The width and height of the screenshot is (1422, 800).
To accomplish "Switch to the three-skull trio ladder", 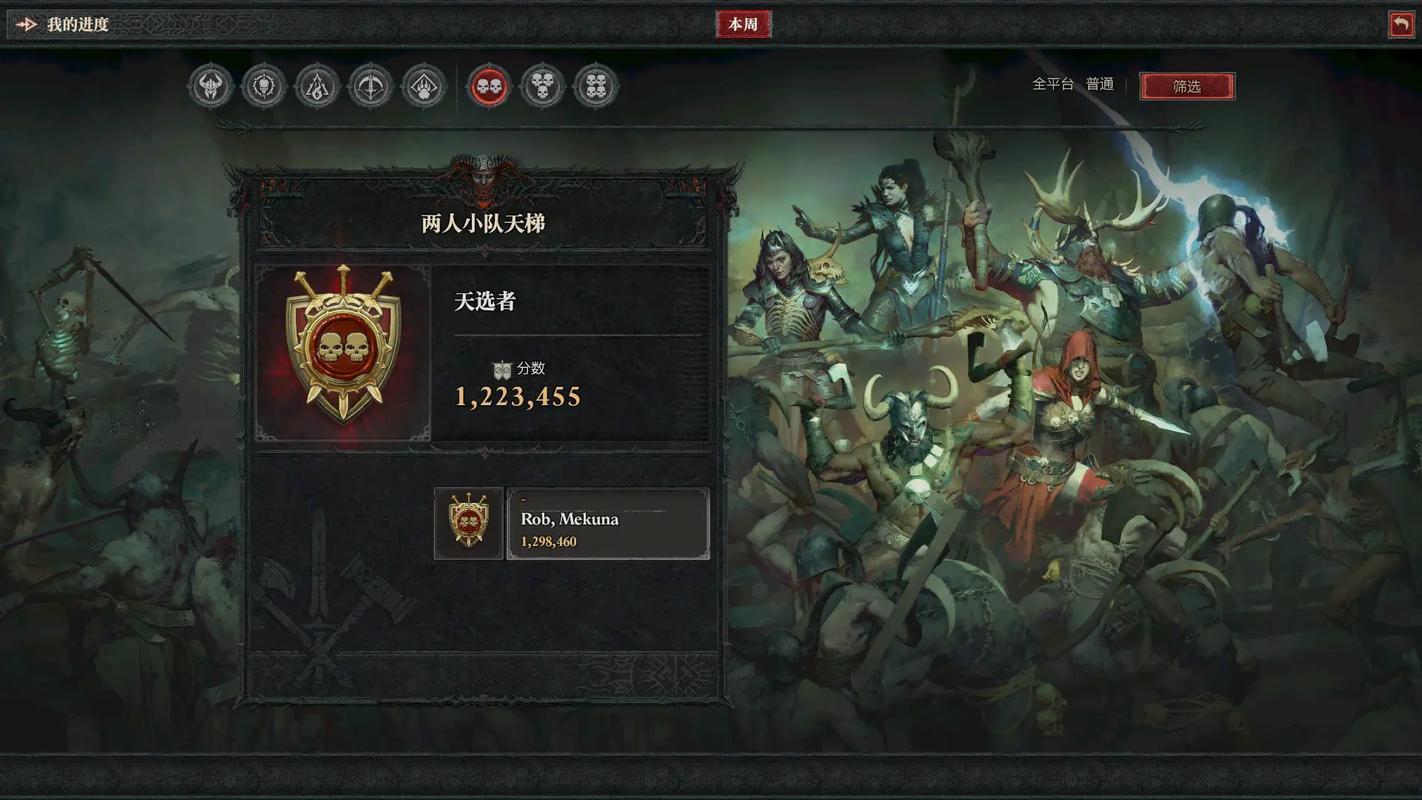I will point(542,85).
